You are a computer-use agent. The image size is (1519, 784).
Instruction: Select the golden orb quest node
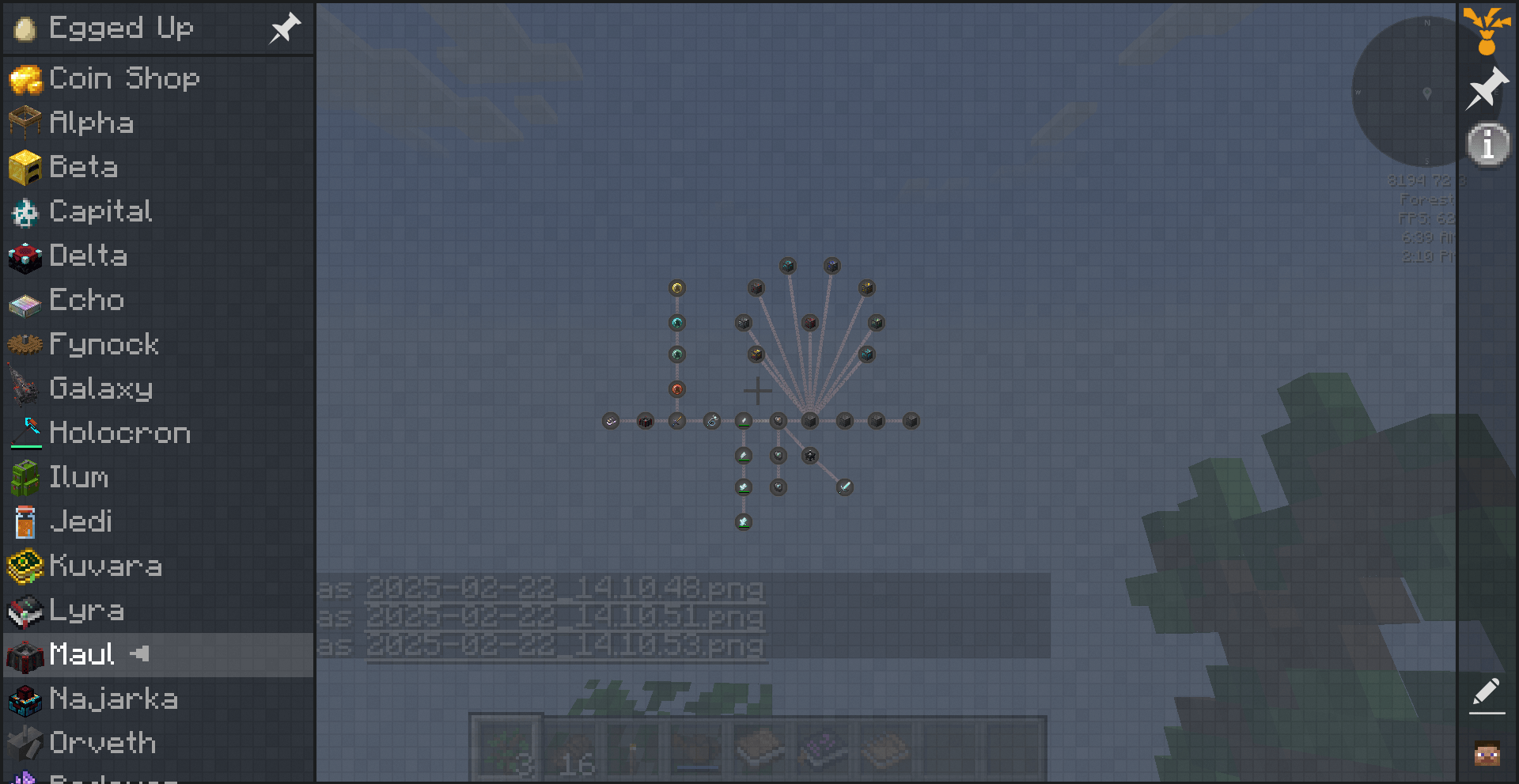click(676, 289)
